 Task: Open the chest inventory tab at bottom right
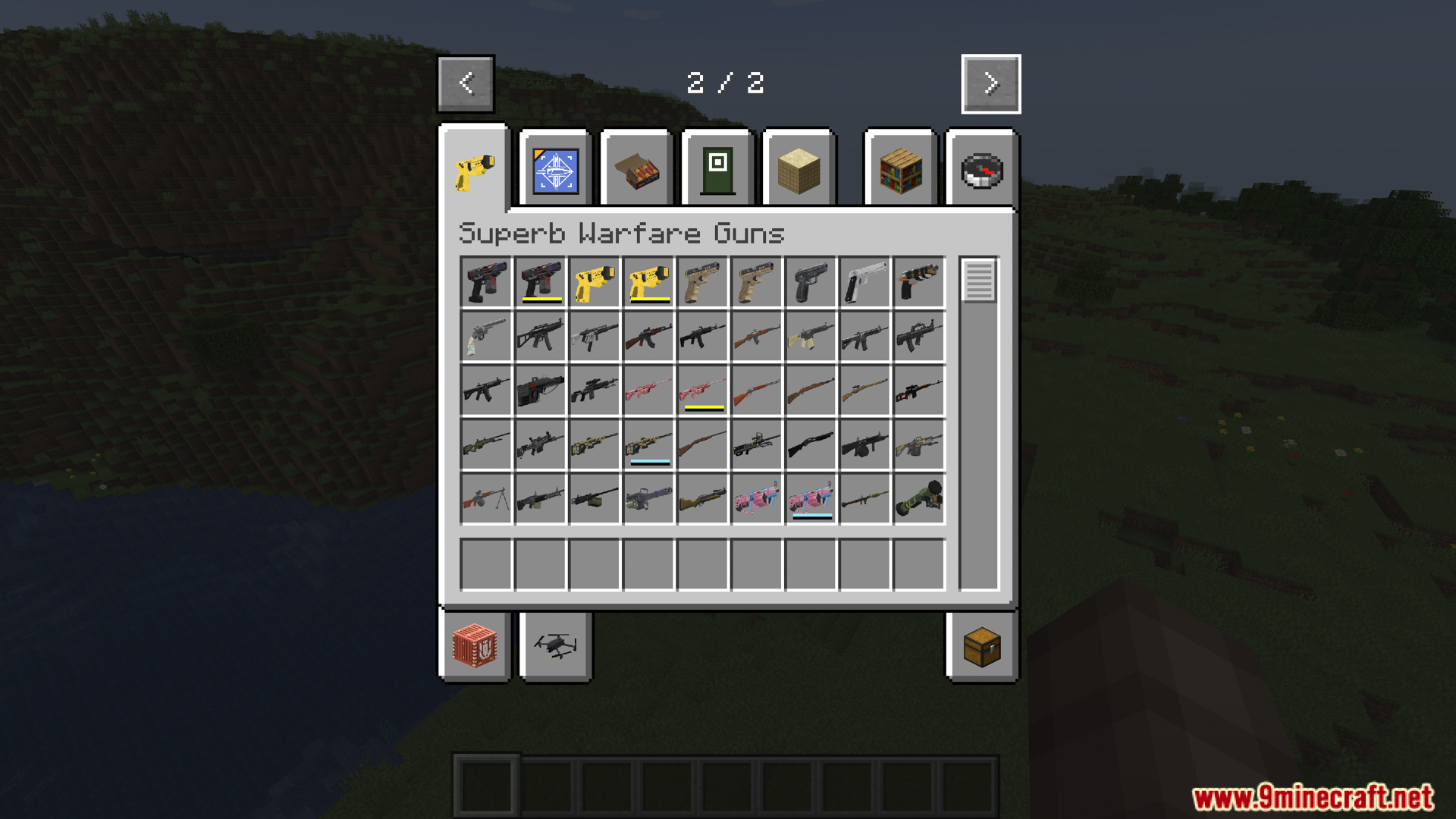coord(982,647)
